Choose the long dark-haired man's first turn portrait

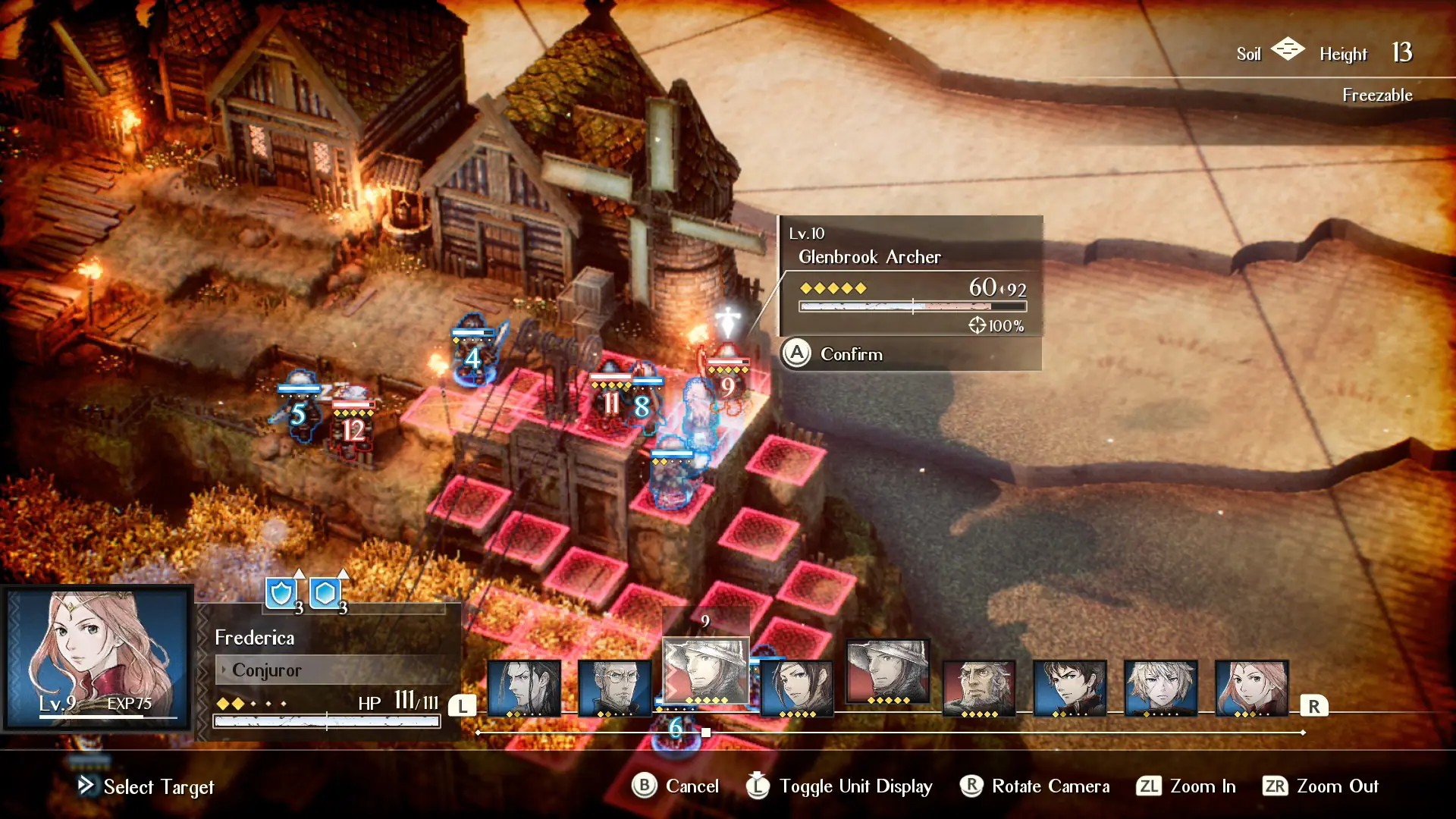coord(524,688)
